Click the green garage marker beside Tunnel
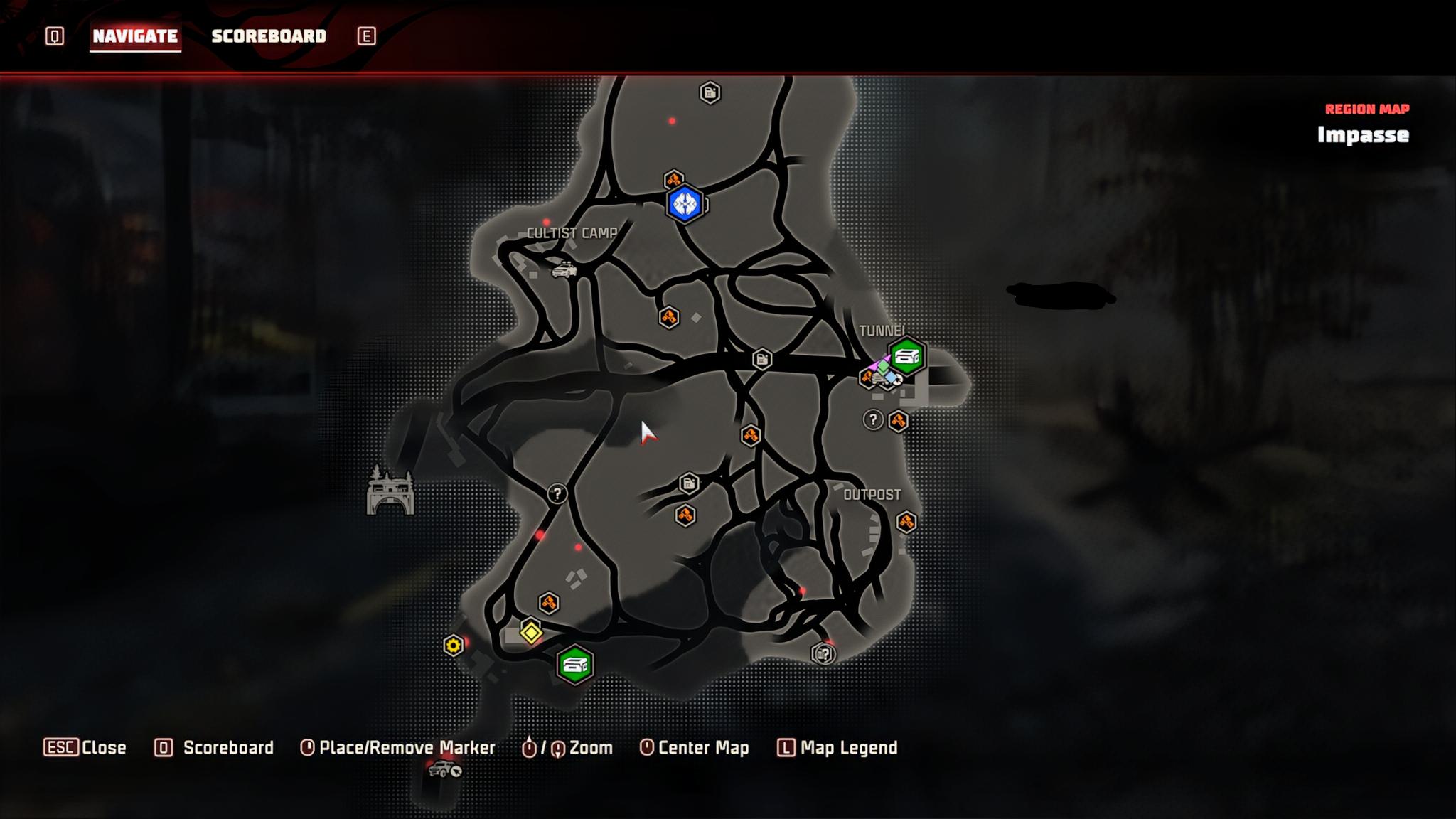 907,356
